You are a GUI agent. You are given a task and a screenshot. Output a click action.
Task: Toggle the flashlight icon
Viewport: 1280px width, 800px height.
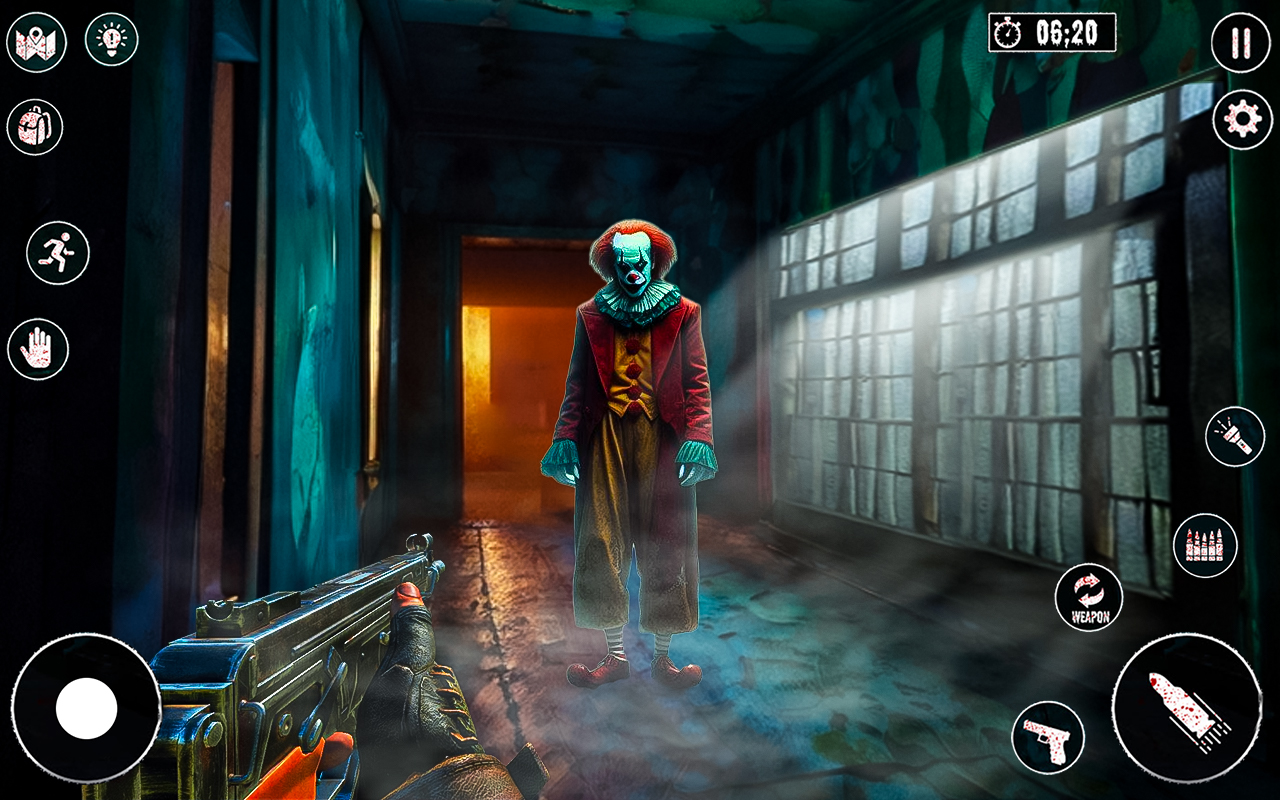click(x=1235, y=432)
